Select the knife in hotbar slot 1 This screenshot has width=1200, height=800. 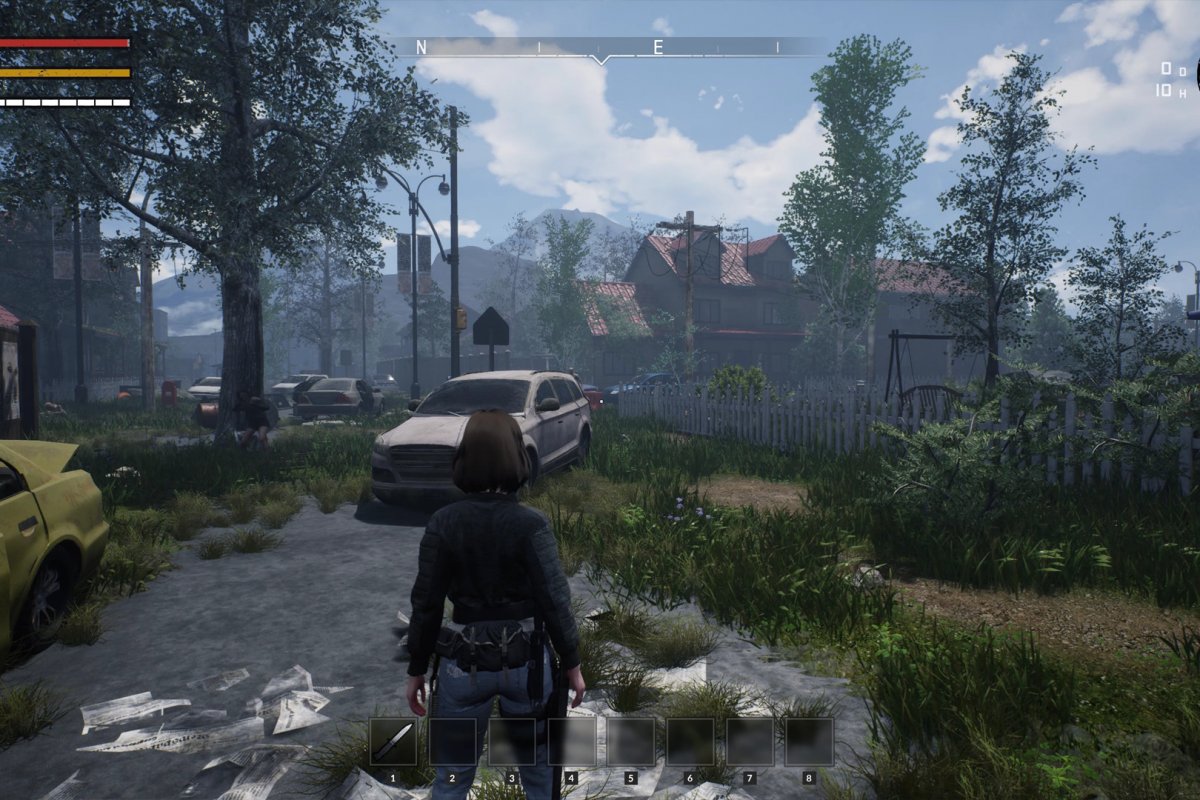pyautogui.click(x=393, y=741)
